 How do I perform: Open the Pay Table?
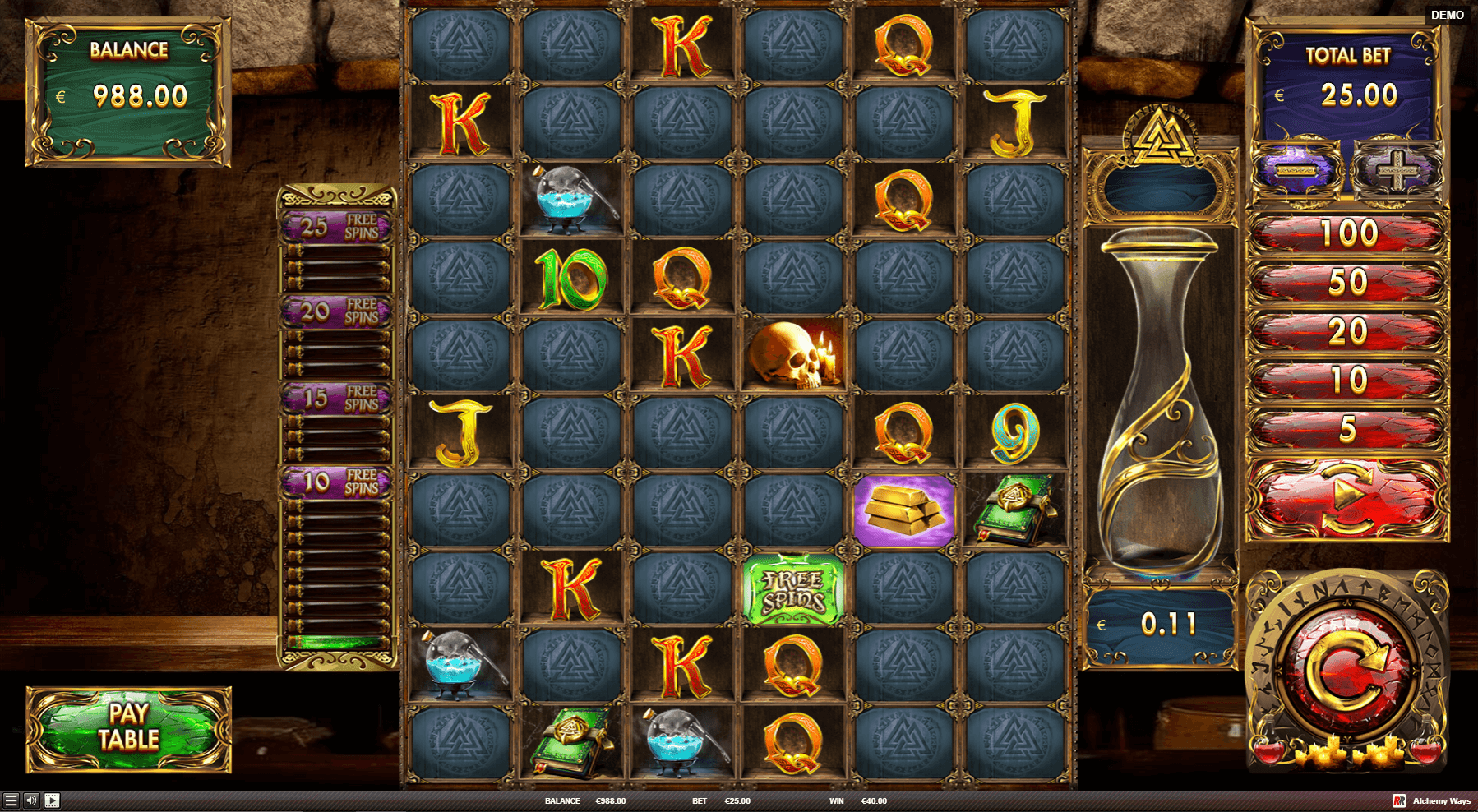tap(129, 729)
